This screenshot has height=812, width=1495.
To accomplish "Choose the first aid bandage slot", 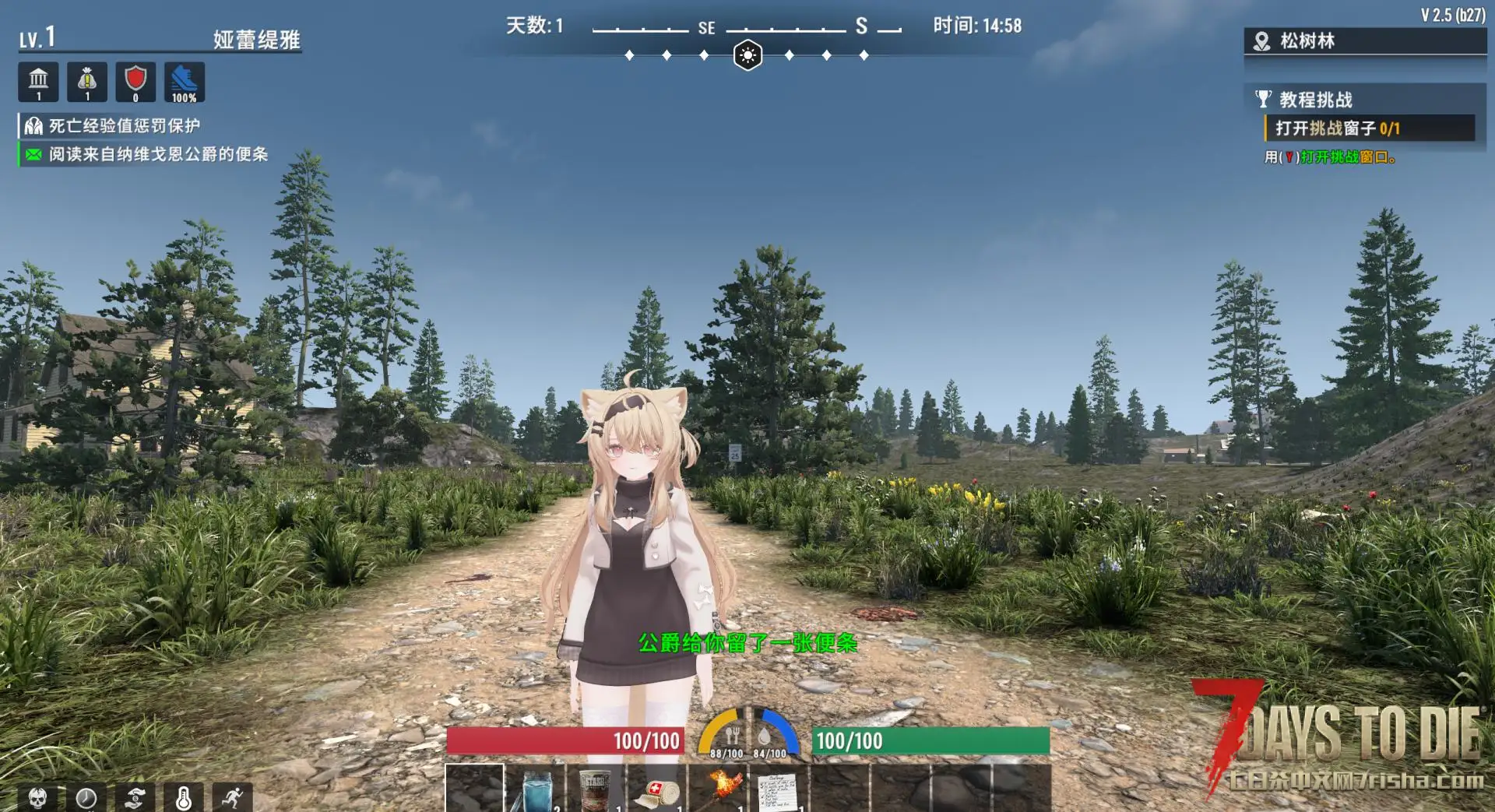I will (x=657, y=789).
